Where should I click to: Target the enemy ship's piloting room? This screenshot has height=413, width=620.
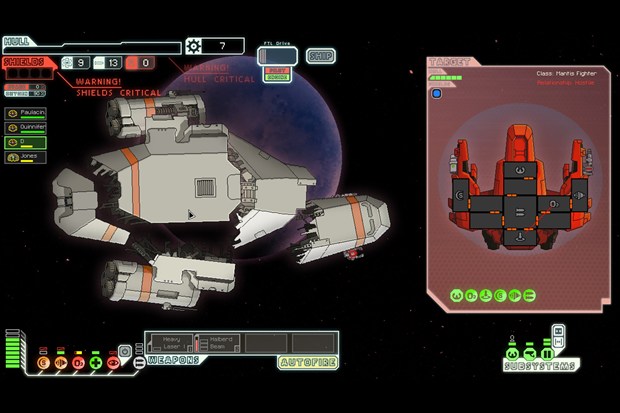518,171
